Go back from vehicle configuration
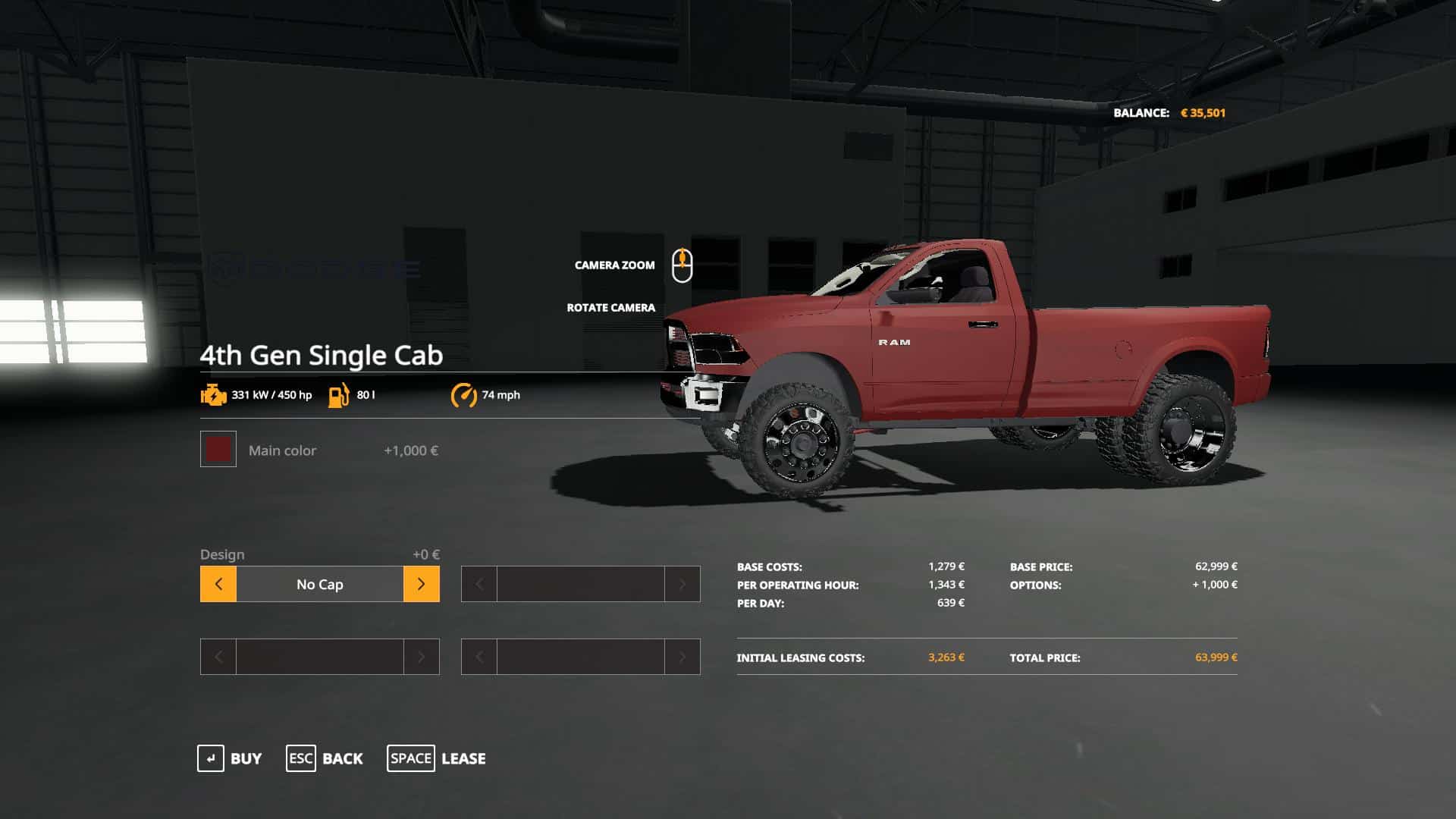1456x819 pixels. pyautogui.click(x=325, y=758)
